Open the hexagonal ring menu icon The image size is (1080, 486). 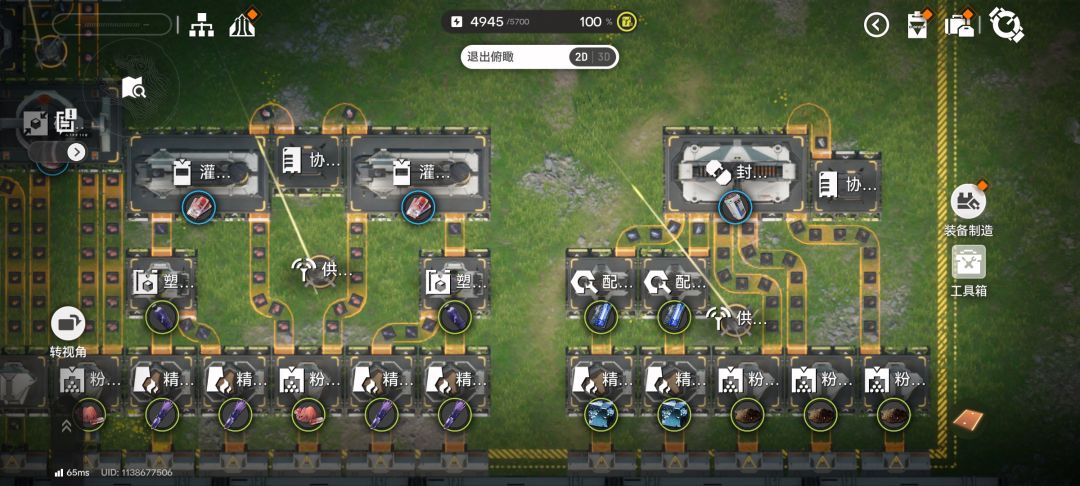[x=1005, y=24]
